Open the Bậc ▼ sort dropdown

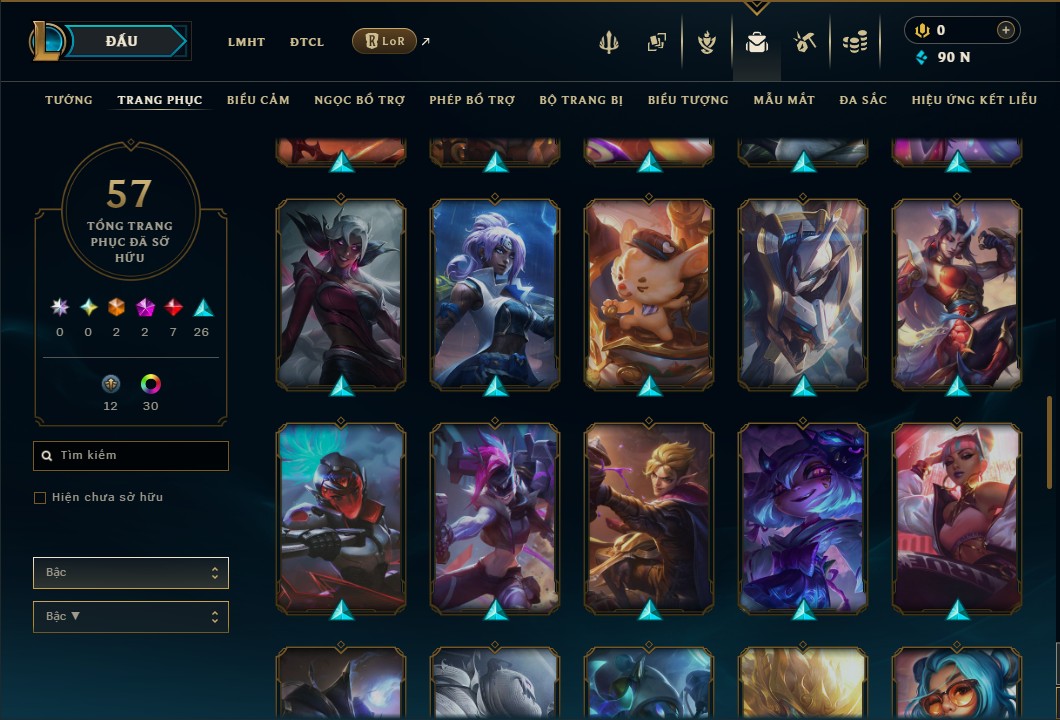131,616
